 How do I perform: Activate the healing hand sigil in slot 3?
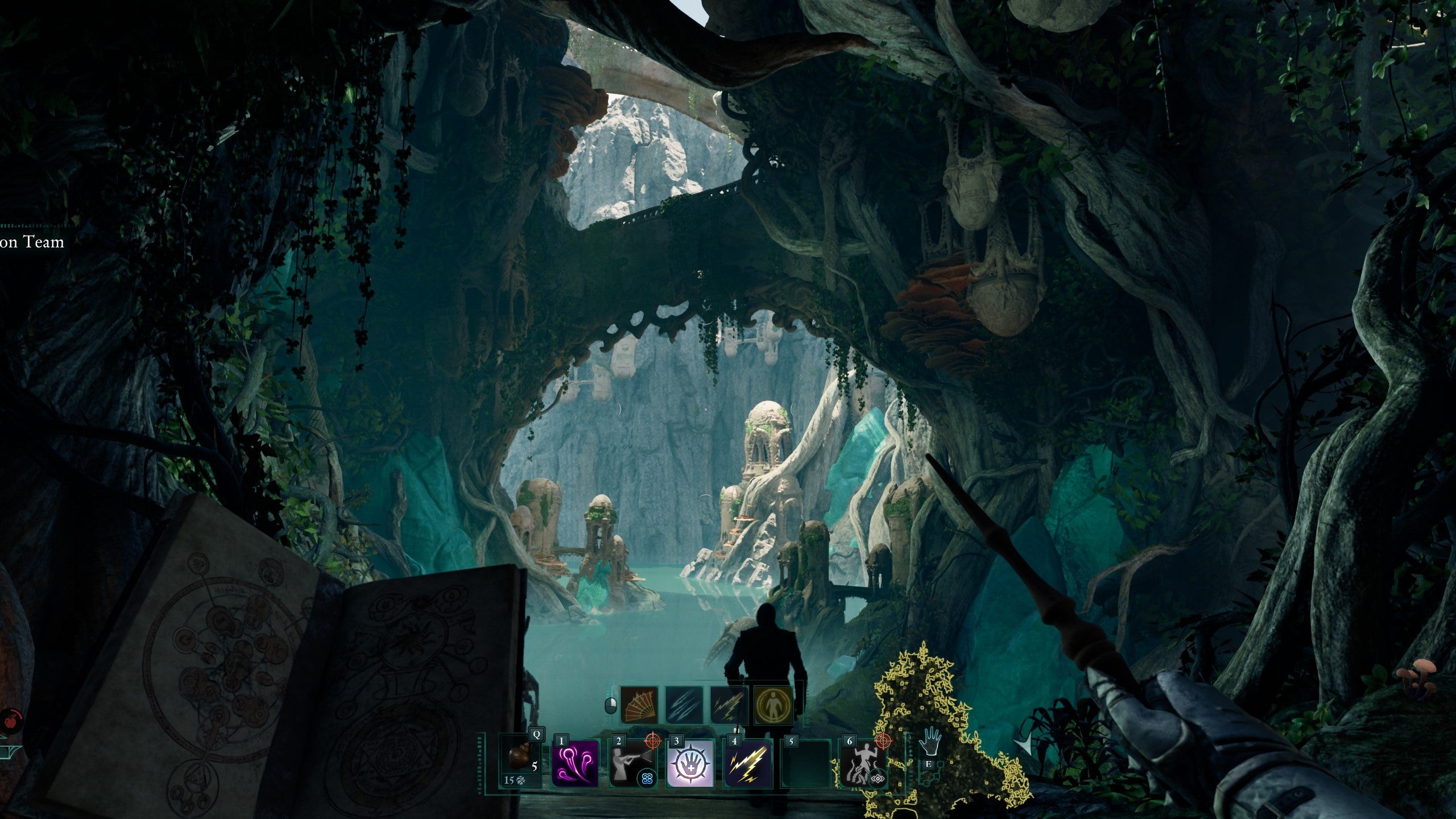click(x=691, y=764)
